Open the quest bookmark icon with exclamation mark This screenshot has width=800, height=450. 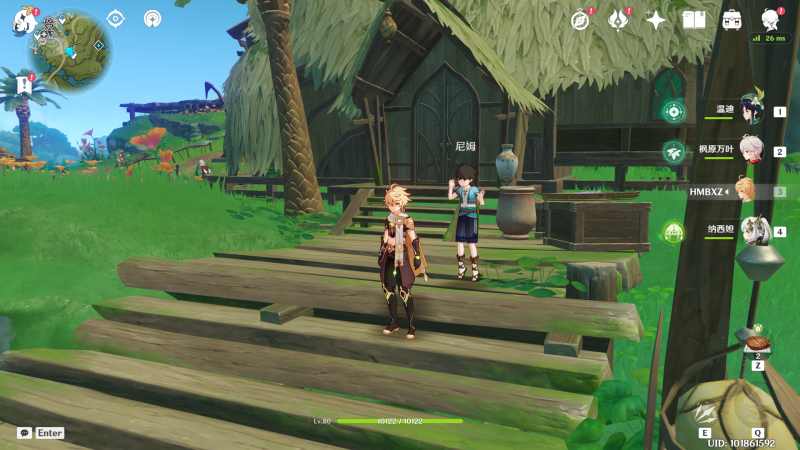click(24, 87)
